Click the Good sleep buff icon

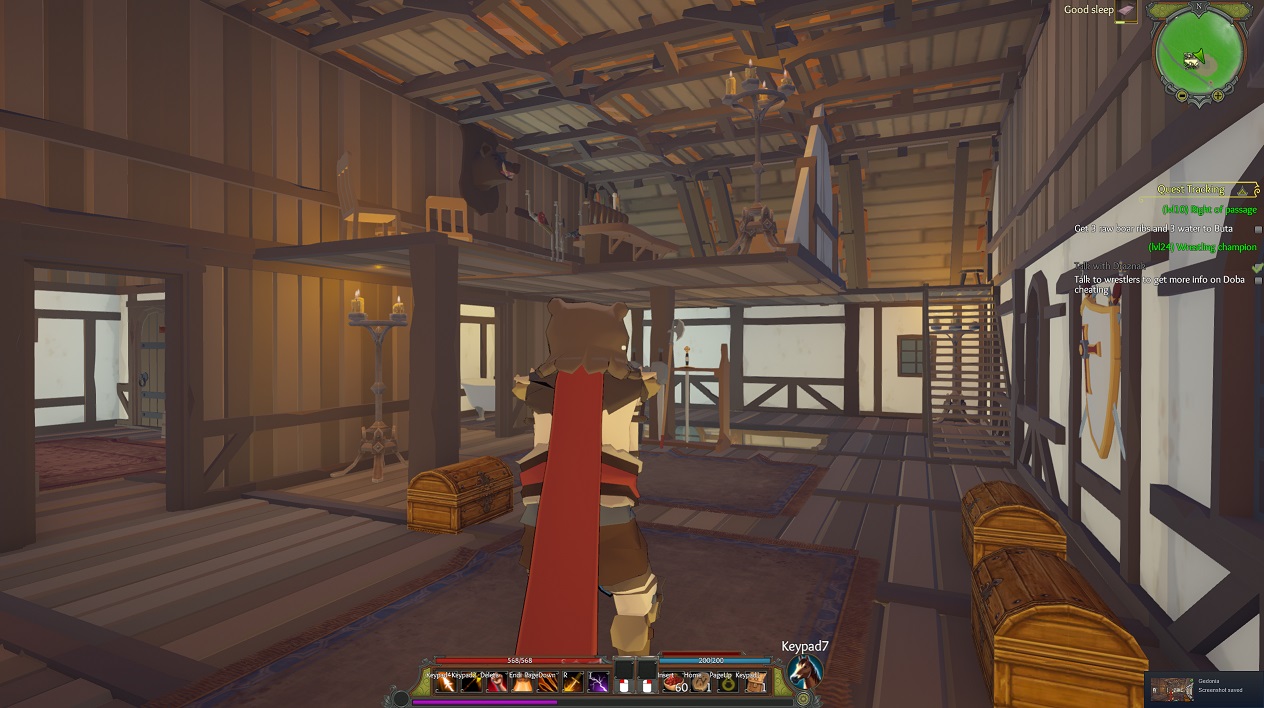click(x=1127, y=10)
